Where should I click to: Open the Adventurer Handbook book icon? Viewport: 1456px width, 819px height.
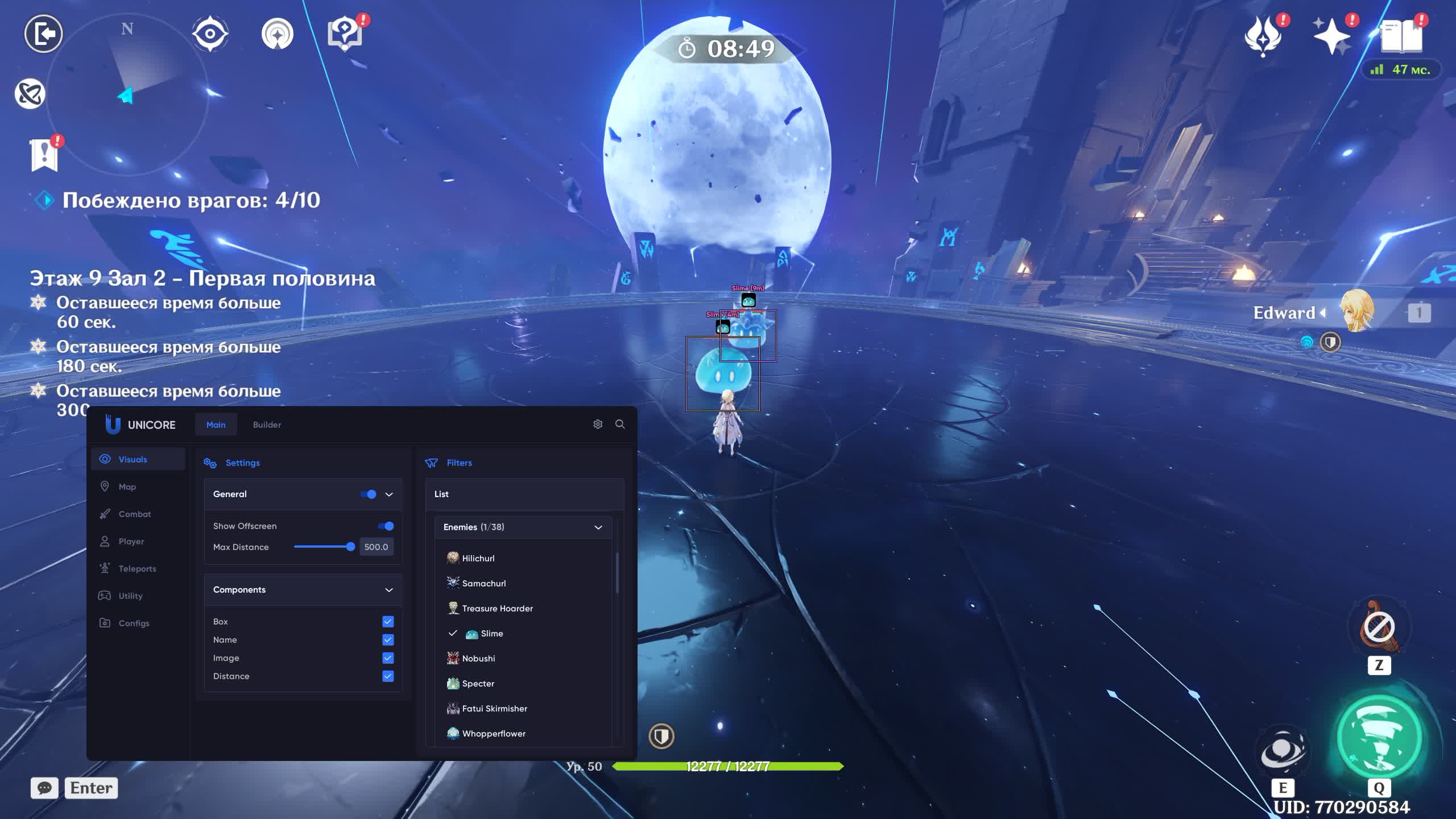tap(1401, 36)
